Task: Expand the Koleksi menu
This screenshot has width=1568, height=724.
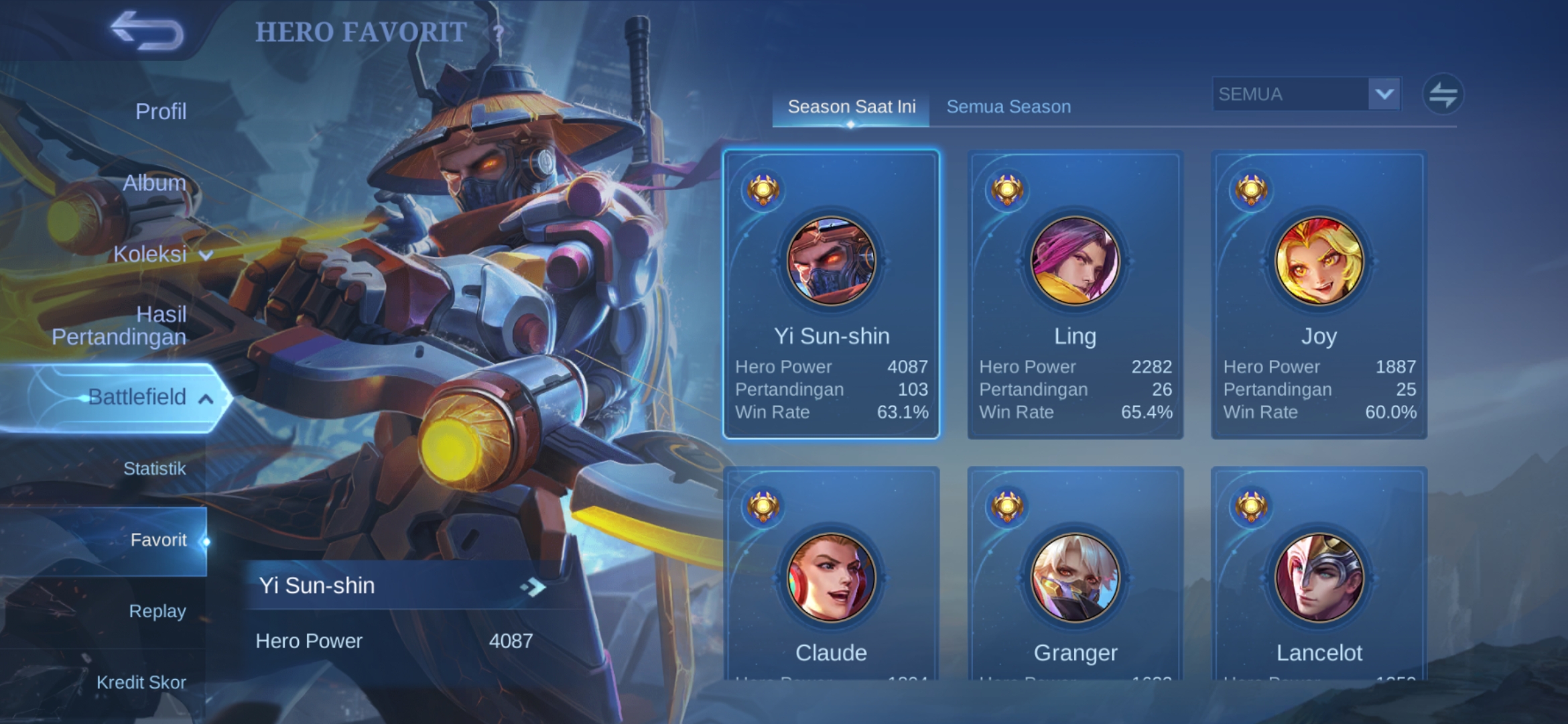Action: click(x=162, y=254)
